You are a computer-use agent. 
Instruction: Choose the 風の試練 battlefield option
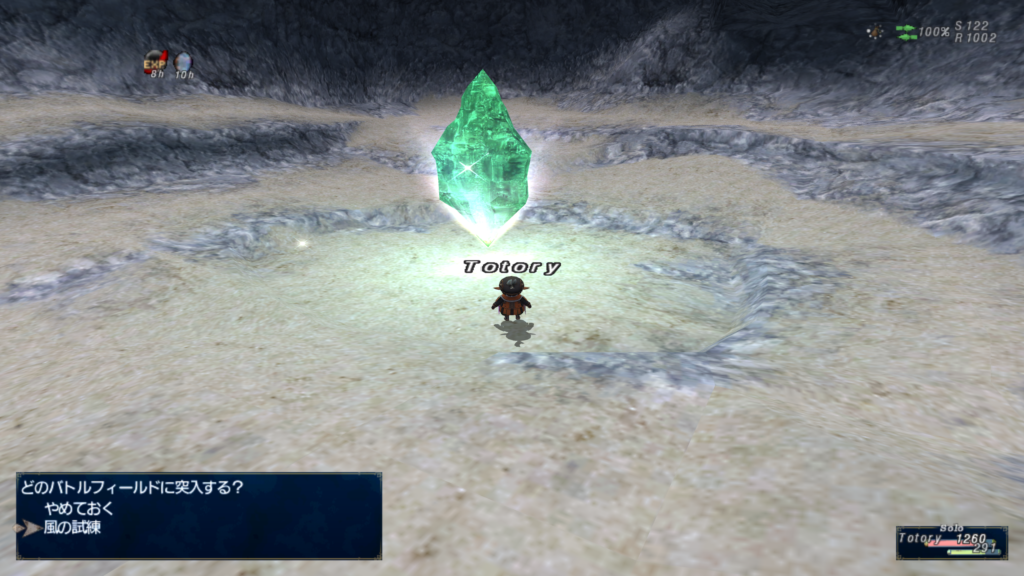click(72, 527)
